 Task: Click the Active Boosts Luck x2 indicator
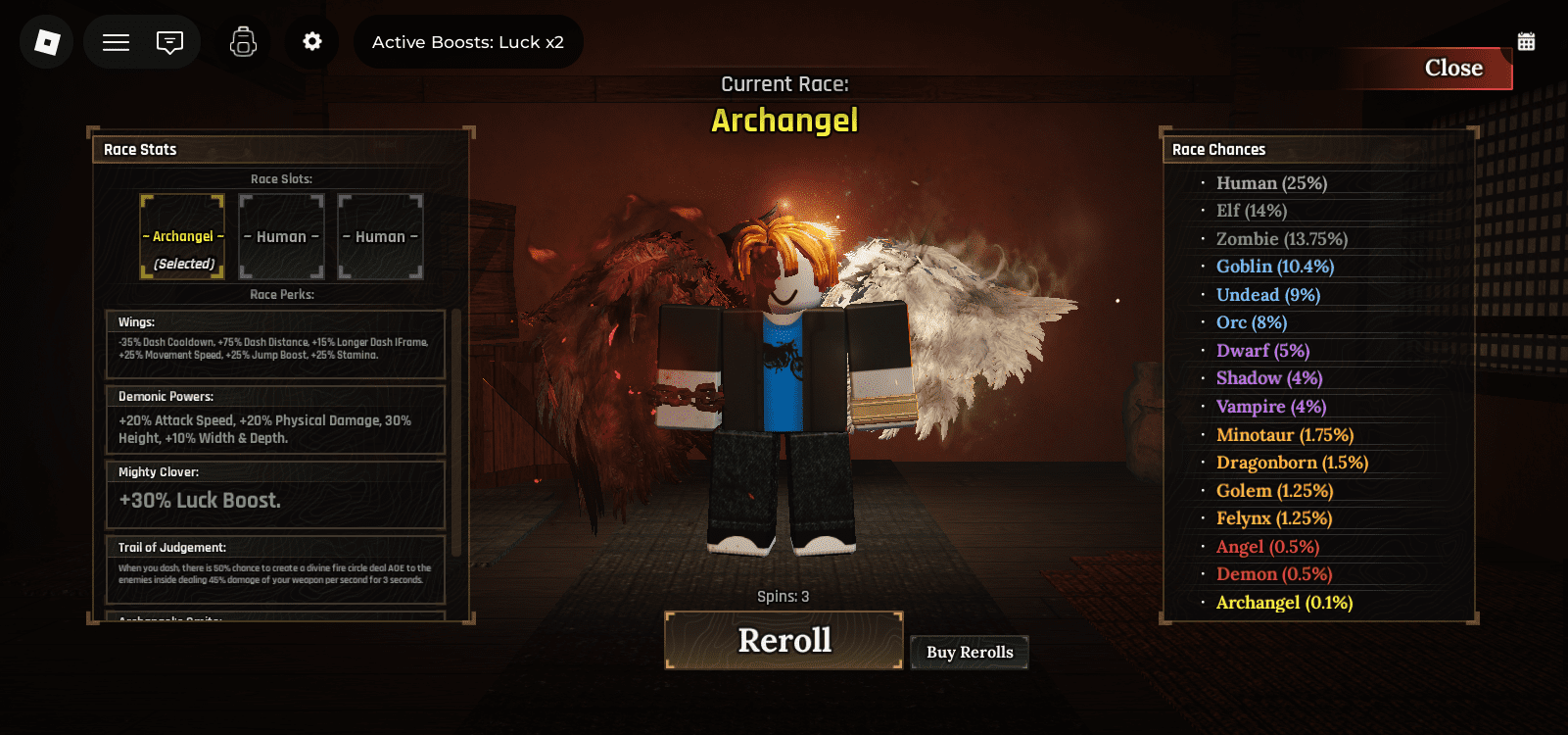tap(468, 41)
